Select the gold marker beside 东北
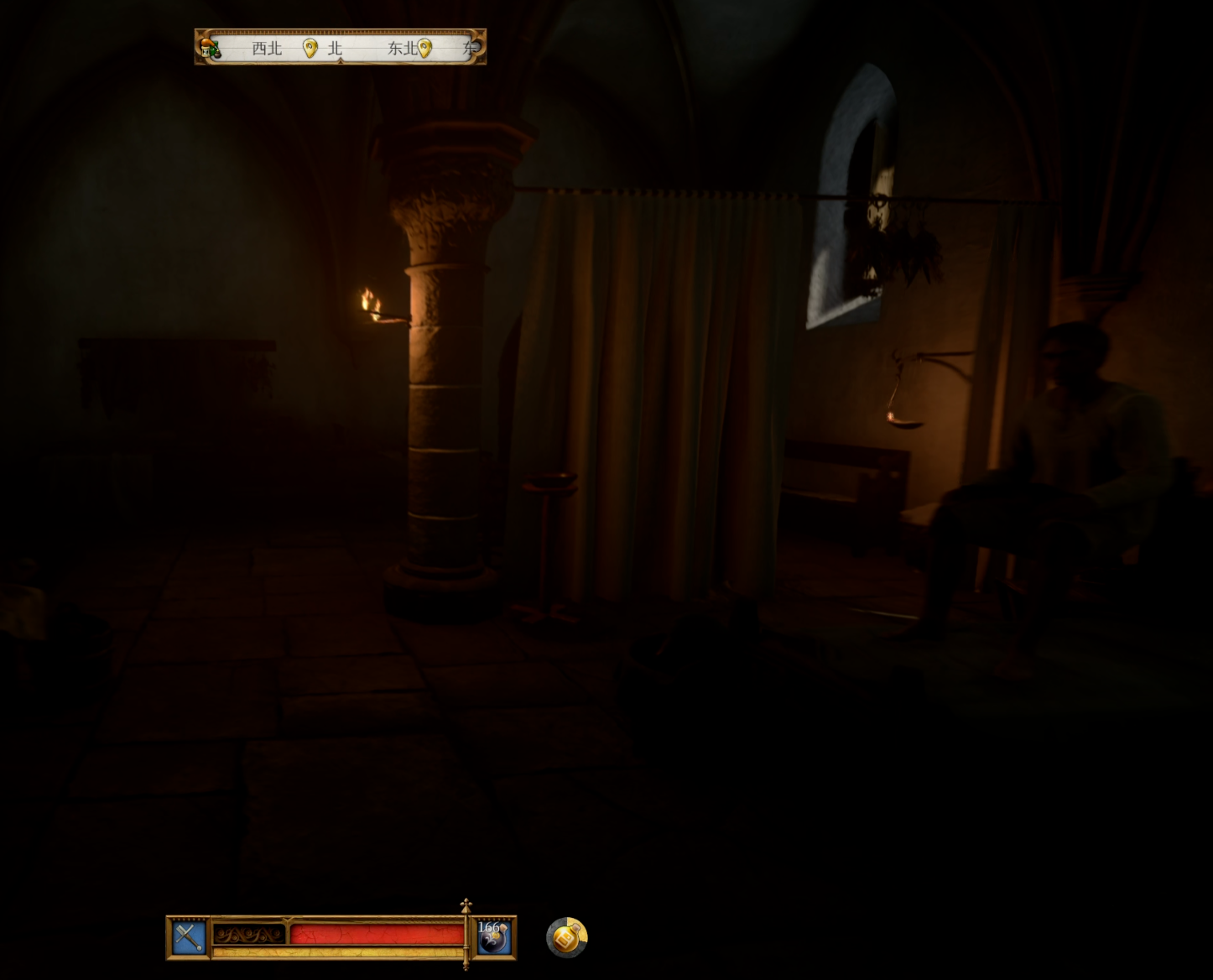This screenshot has width=1213, height=980. (425, 48)
